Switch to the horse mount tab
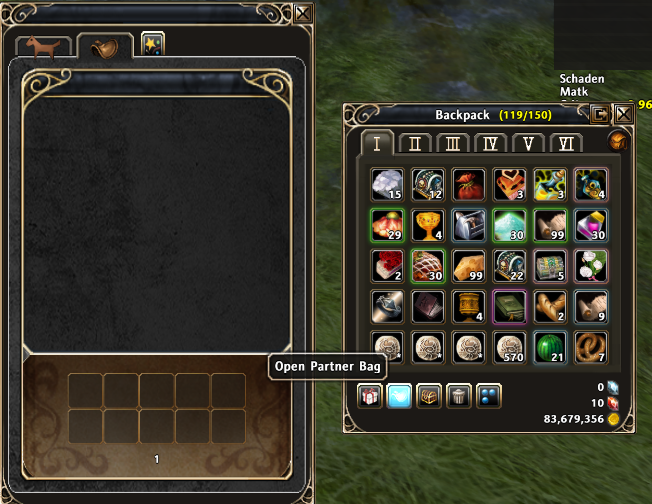This screenshot has width=652, height=504. pyautogui.click(x=44, y=48)
